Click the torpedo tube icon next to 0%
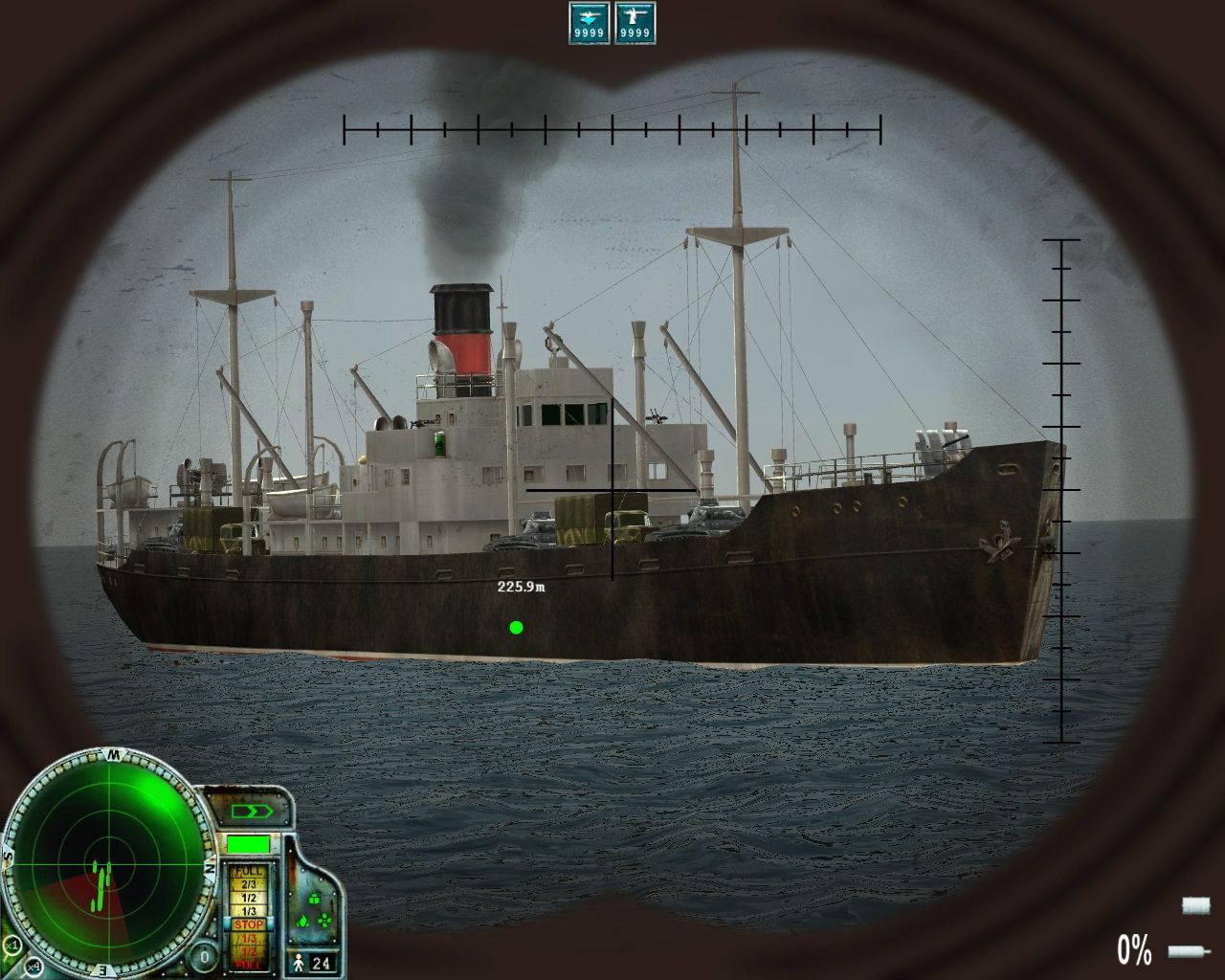This screenshot has height=980, width=1225. coord(1187,952)
